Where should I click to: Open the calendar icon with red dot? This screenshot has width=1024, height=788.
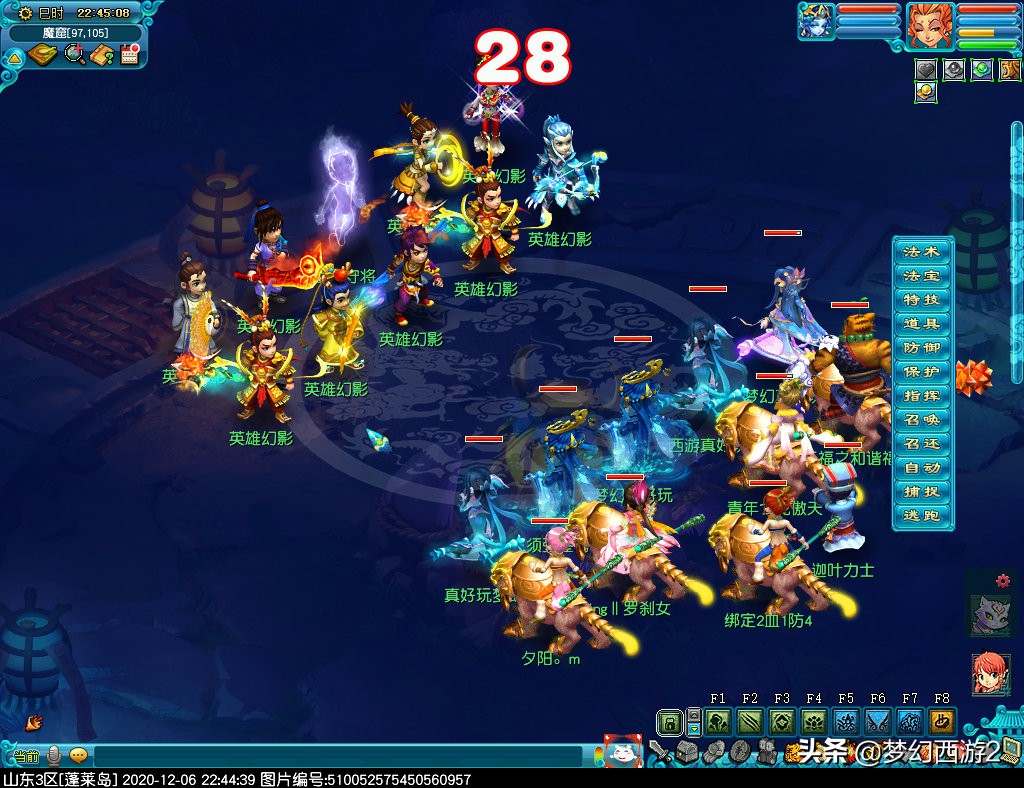coord(128,55)
